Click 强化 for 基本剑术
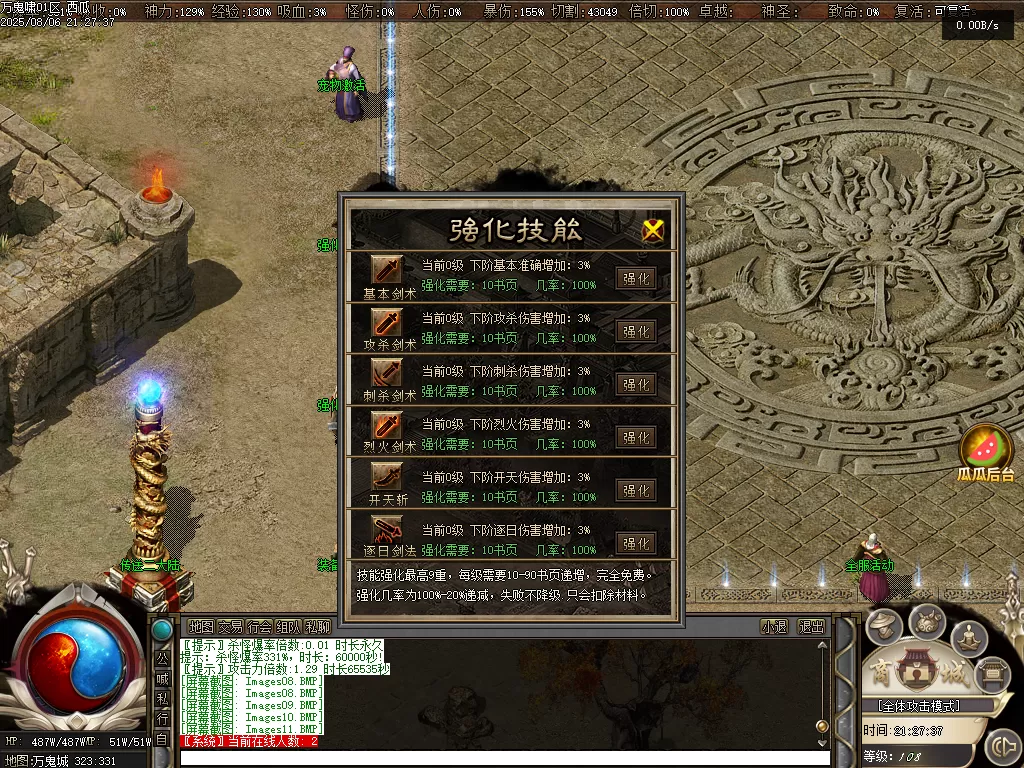 coord(636,278)
